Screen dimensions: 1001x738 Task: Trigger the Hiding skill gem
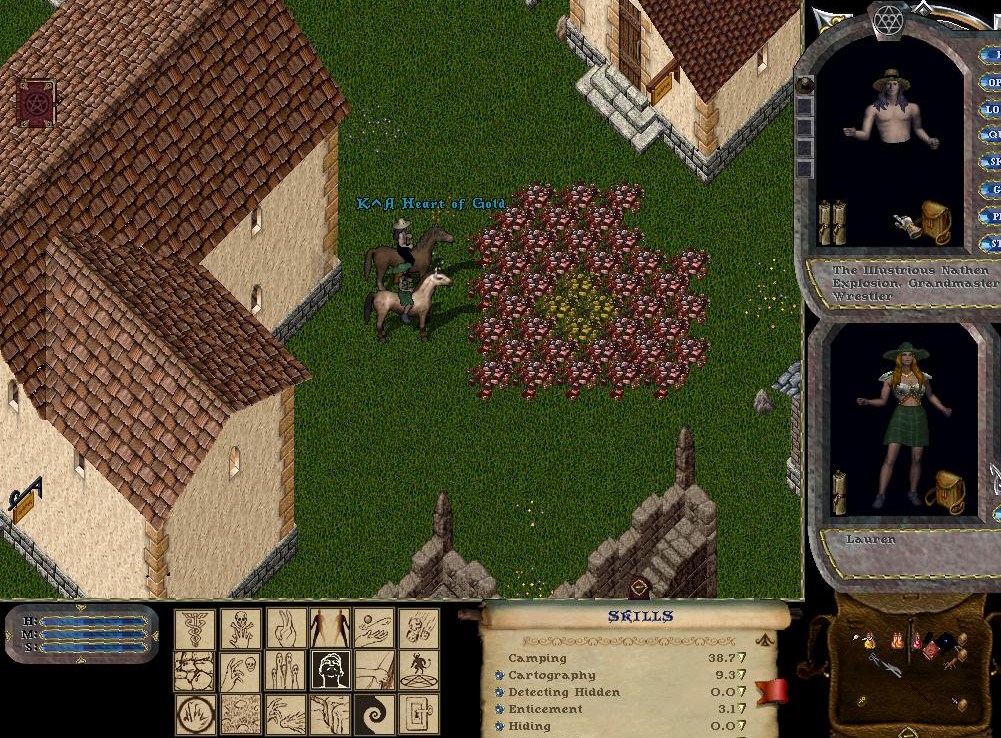tap(499, 727)
